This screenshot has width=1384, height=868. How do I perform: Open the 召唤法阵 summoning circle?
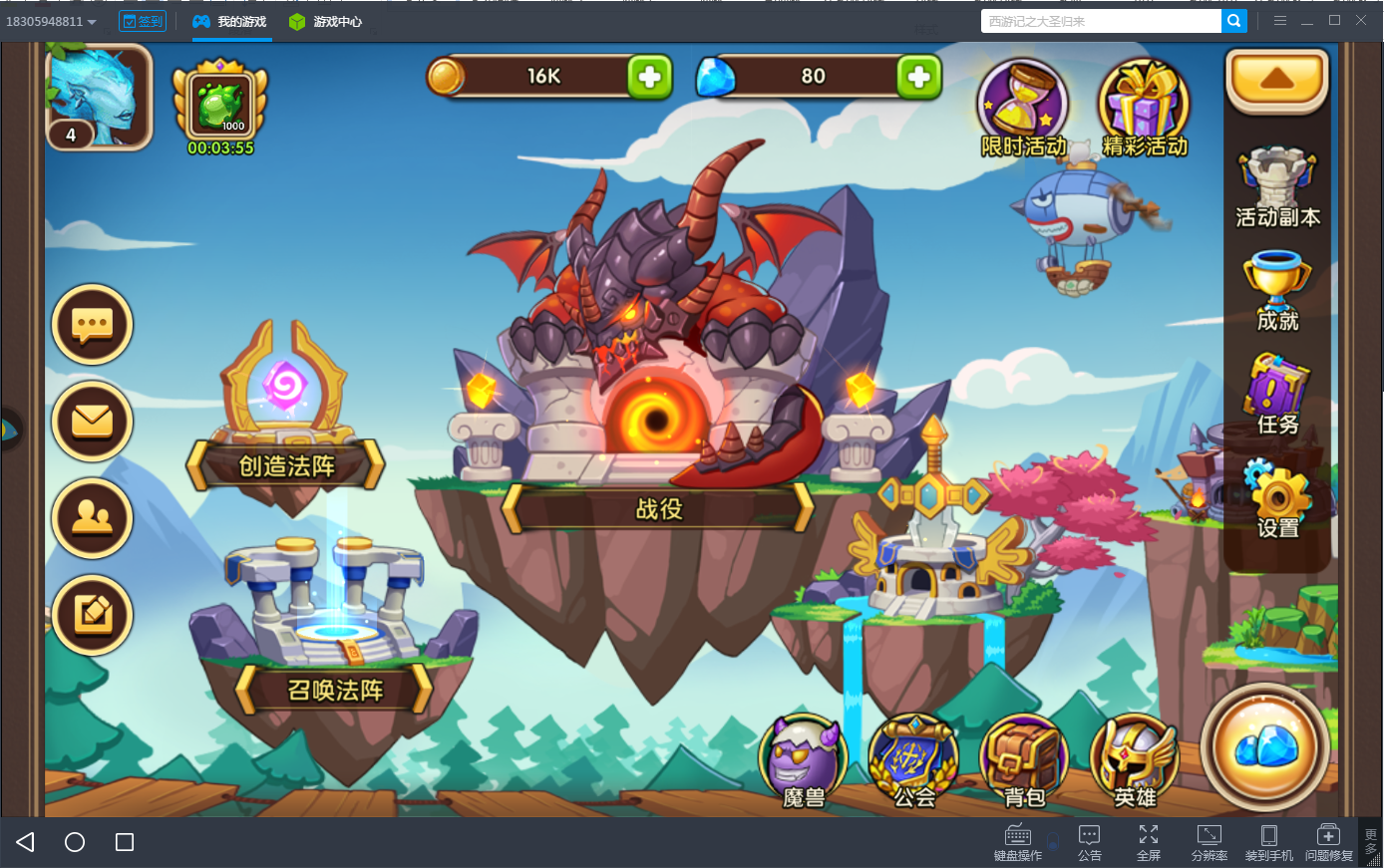(335, 690)
